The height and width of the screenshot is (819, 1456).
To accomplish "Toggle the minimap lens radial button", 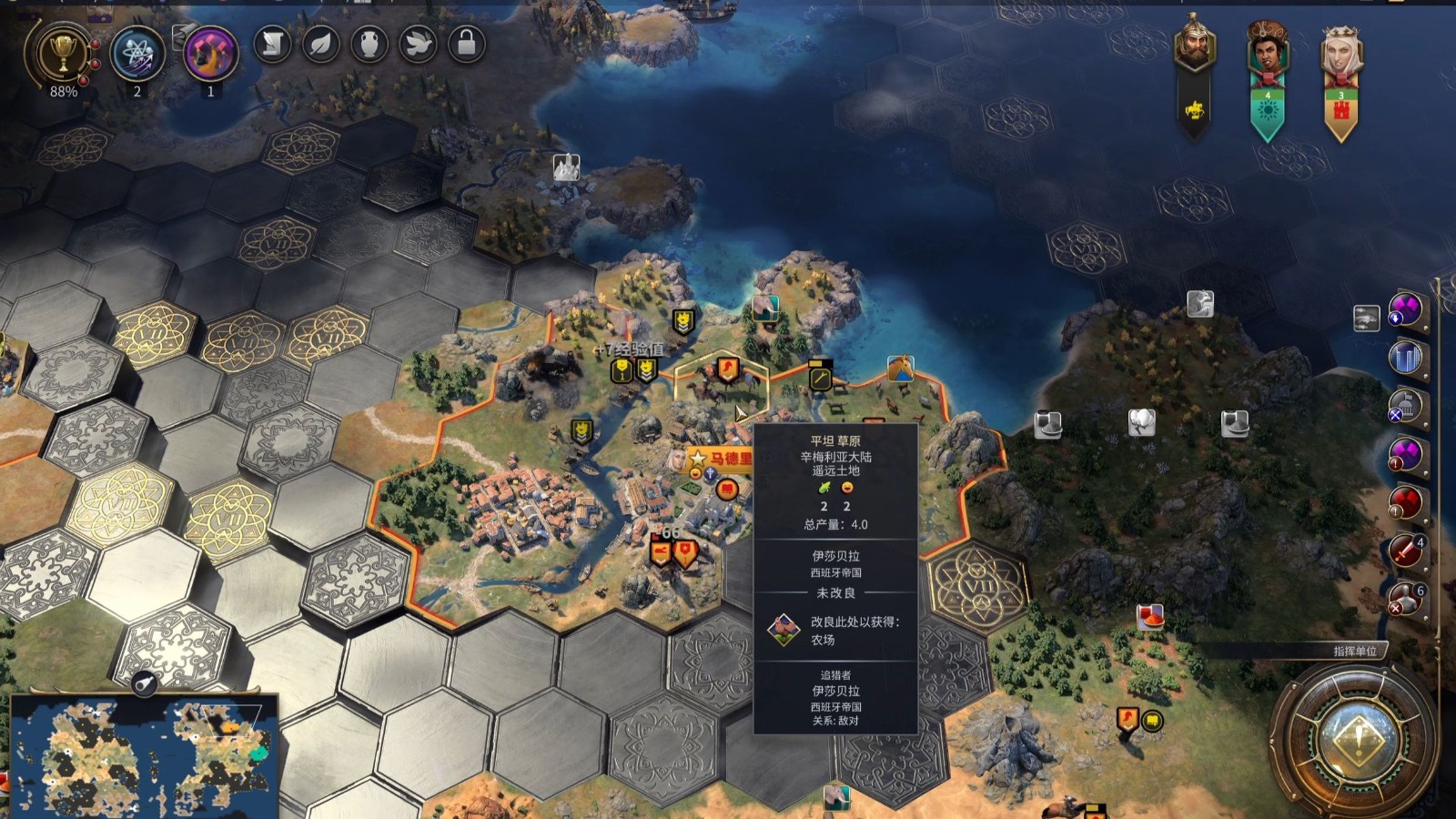I will (x=144, y=683).
